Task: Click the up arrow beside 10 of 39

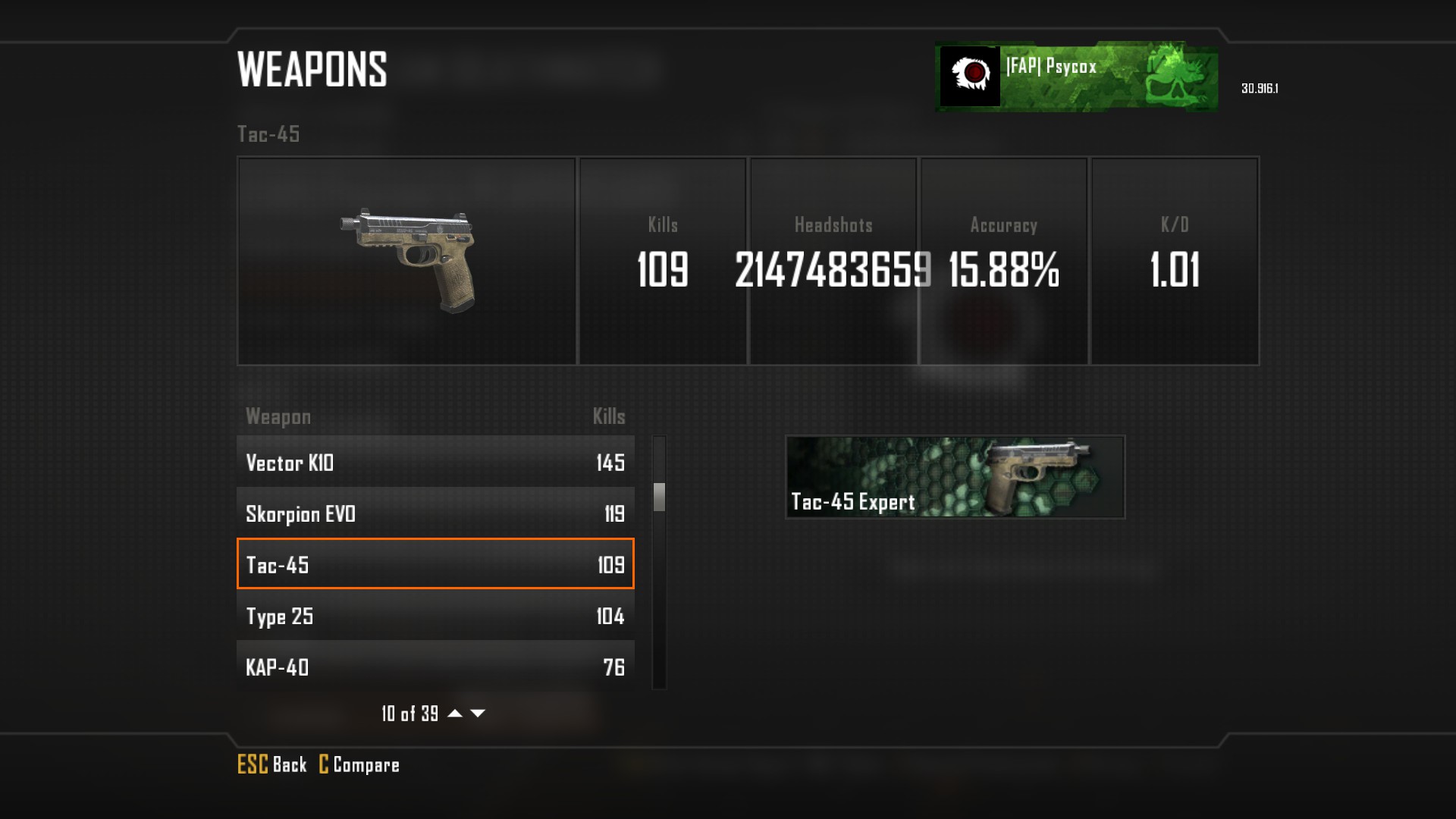Action: click(x=455, y=713)
